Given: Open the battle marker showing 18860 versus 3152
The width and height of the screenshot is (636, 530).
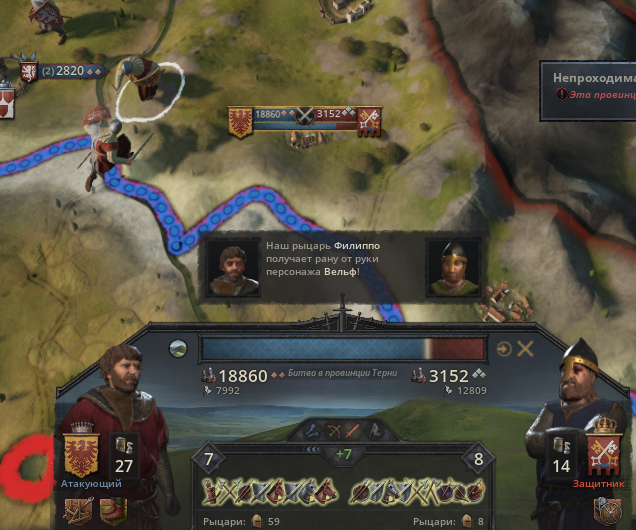Looking at the screenshot, I should (305, 115).
